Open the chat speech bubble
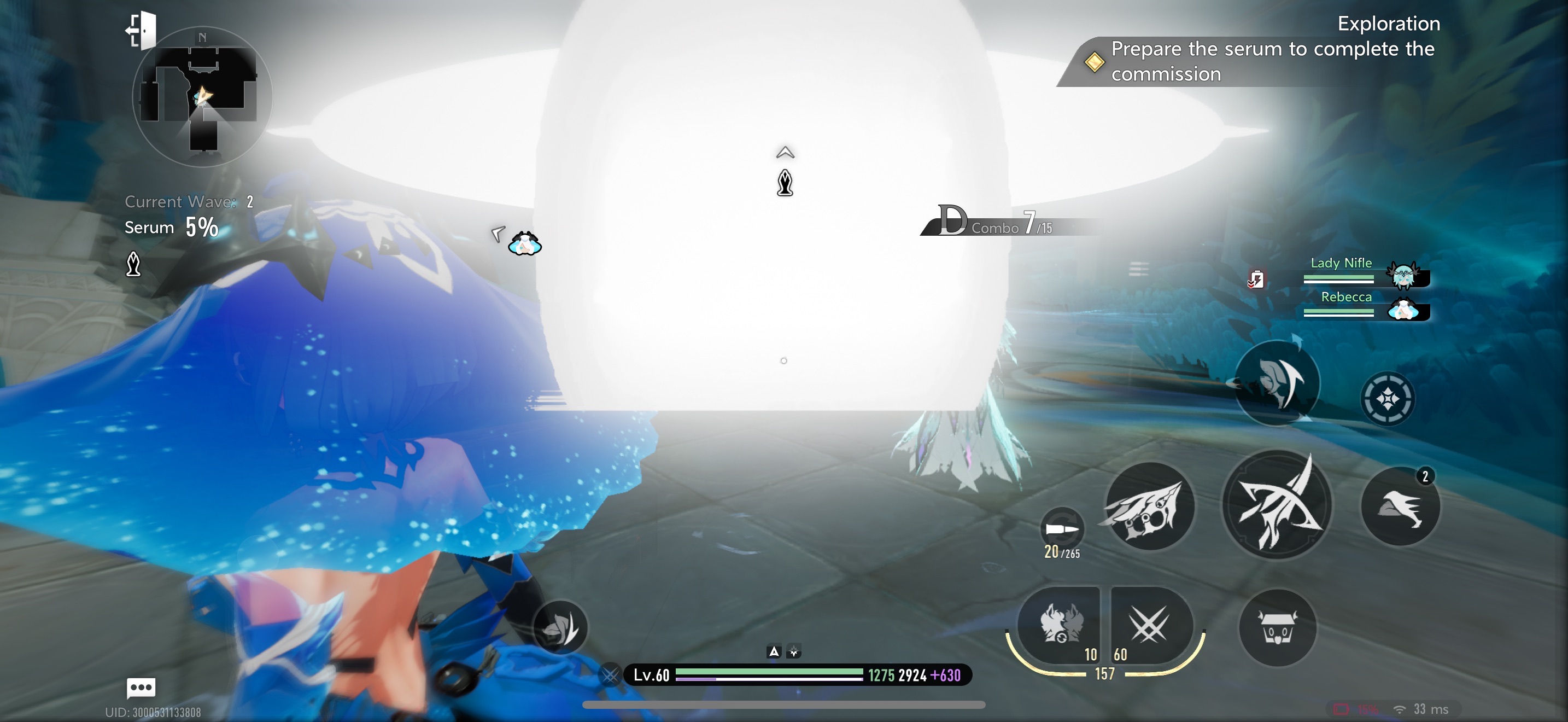The height and width of the screenshot is (722, 1568). [141, 688]
